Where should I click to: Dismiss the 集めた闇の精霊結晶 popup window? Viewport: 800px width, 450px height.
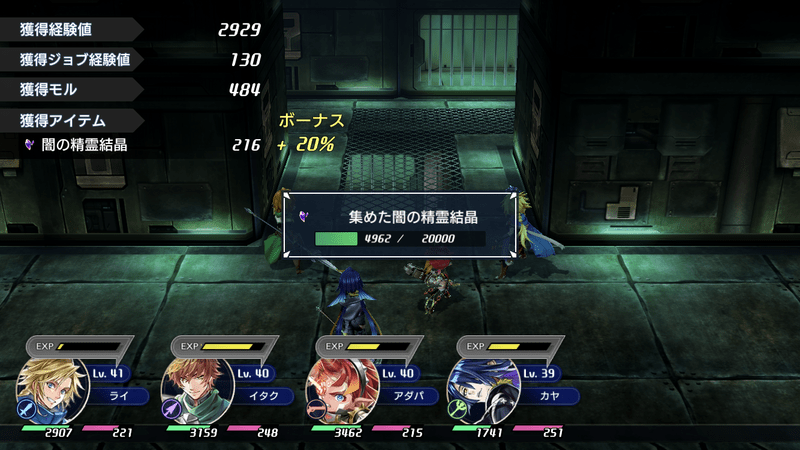point(399,226)
